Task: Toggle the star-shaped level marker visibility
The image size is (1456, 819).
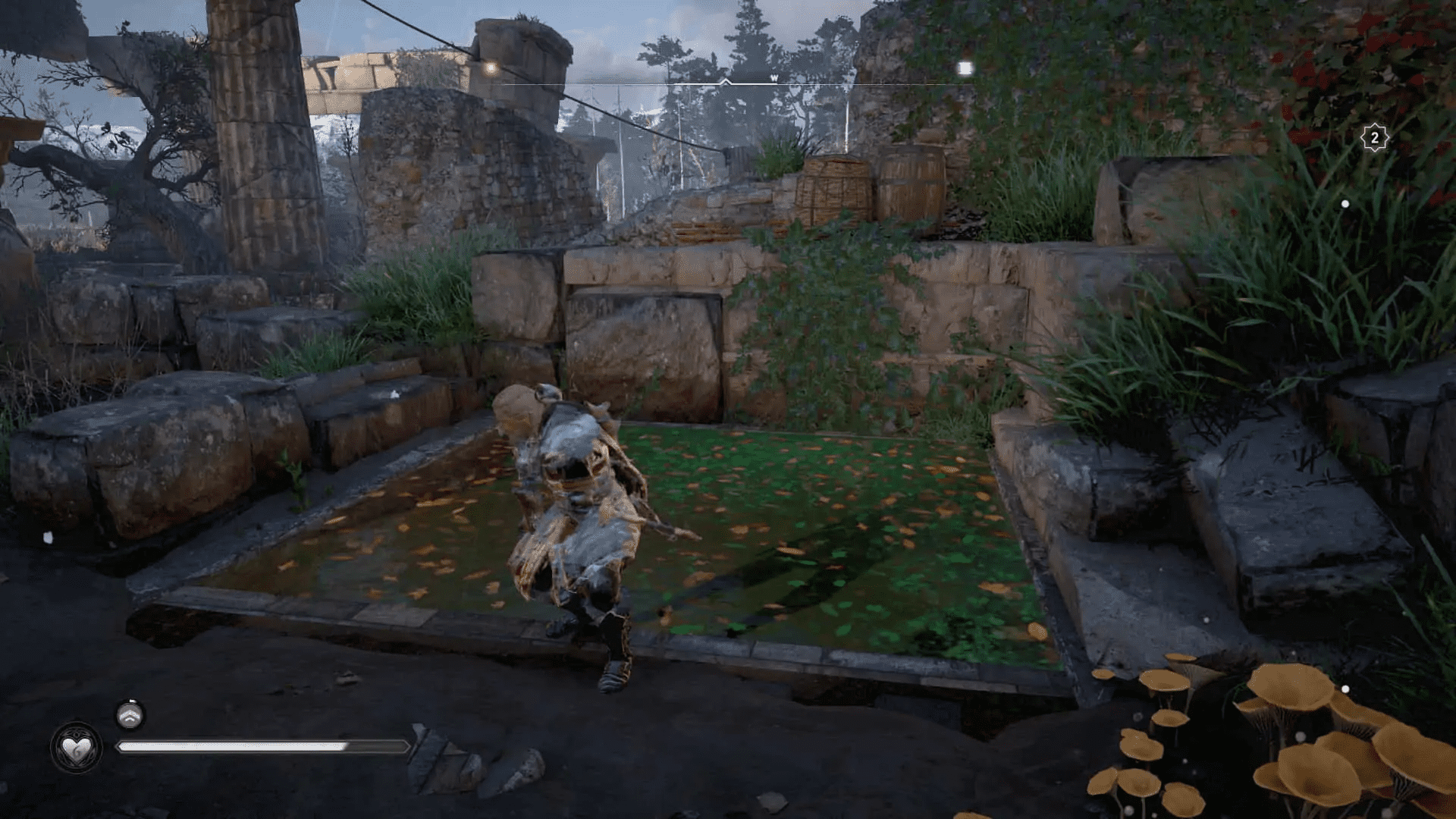Action: point(1374,138)
